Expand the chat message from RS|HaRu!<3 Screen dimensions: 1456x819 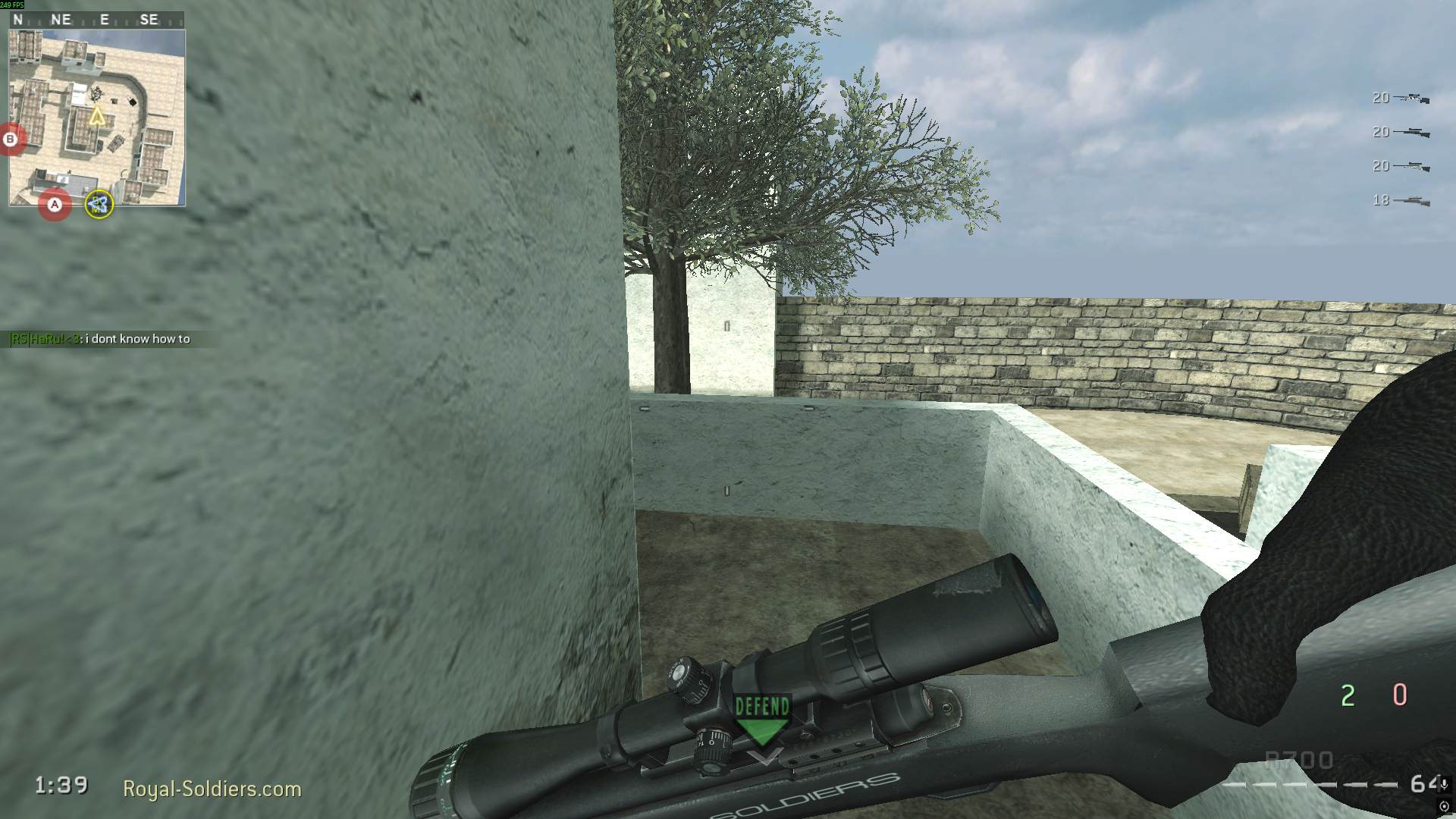[99, 340]
